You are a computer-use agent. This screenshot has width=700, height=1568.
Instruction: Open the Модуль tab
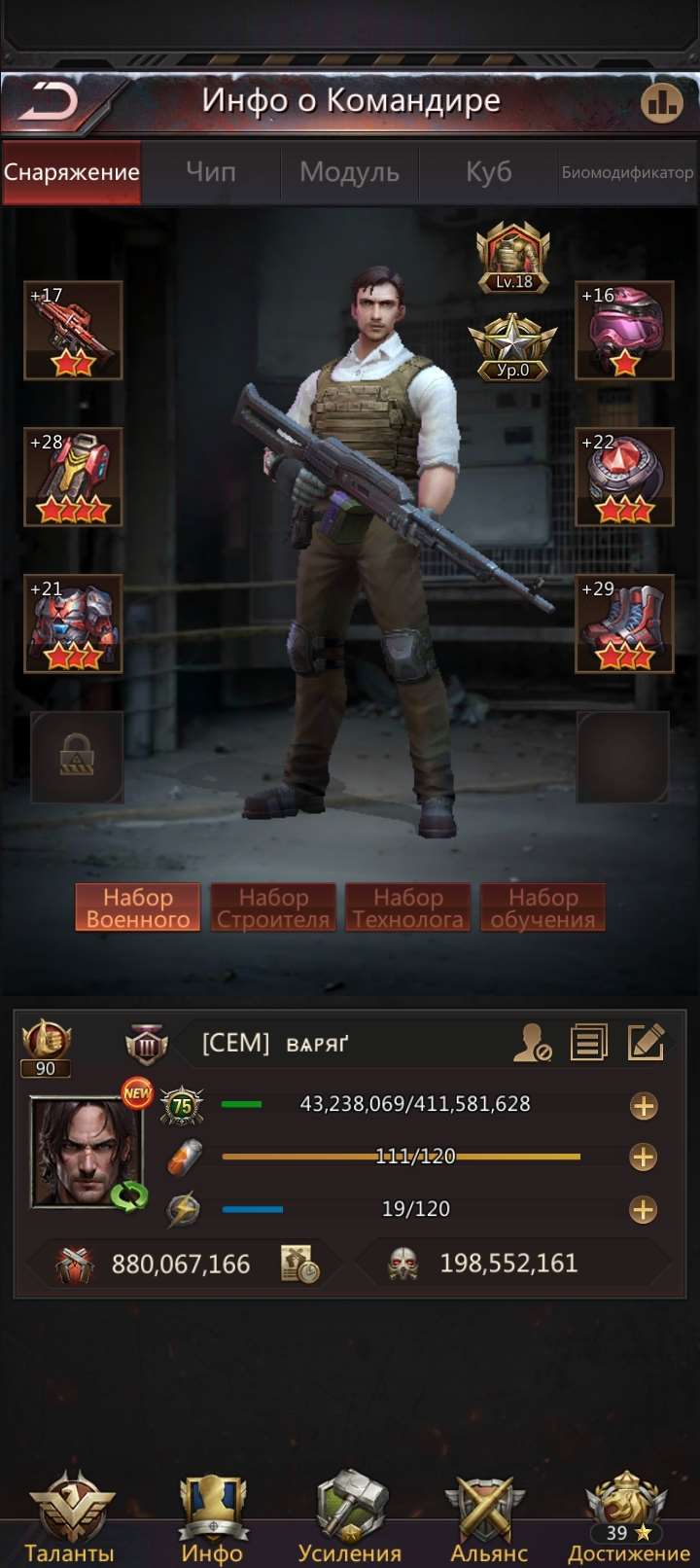tap(349, 172)
